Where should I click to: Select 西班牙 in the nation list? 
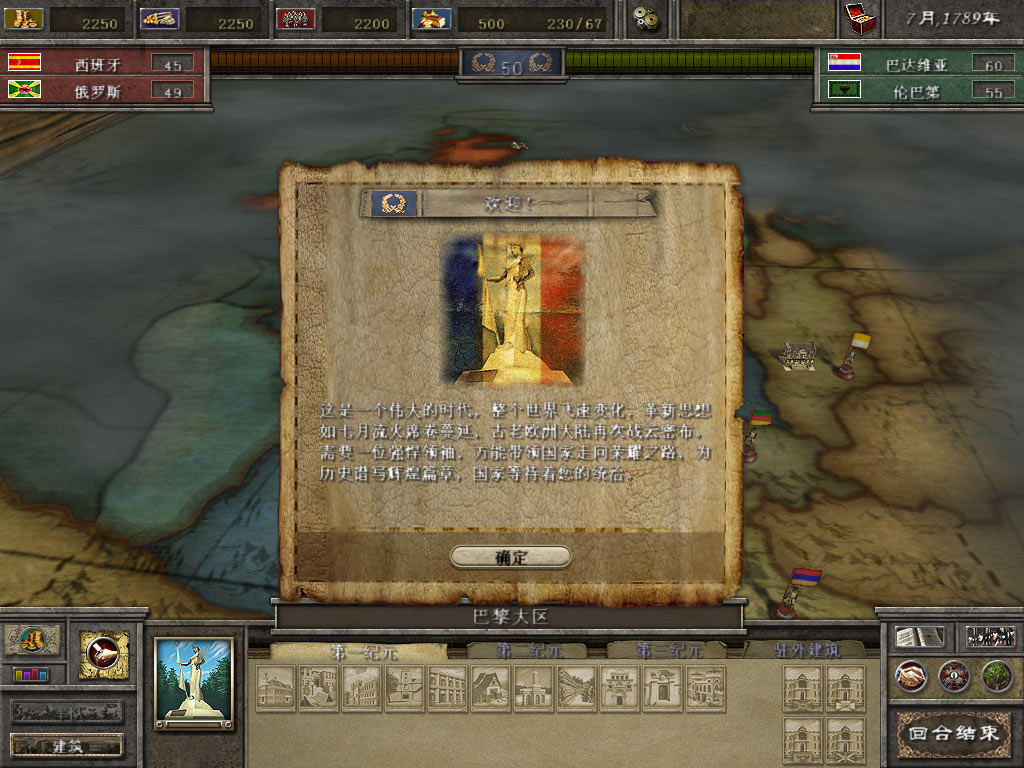pyautogui.click(x=96, y=64)
